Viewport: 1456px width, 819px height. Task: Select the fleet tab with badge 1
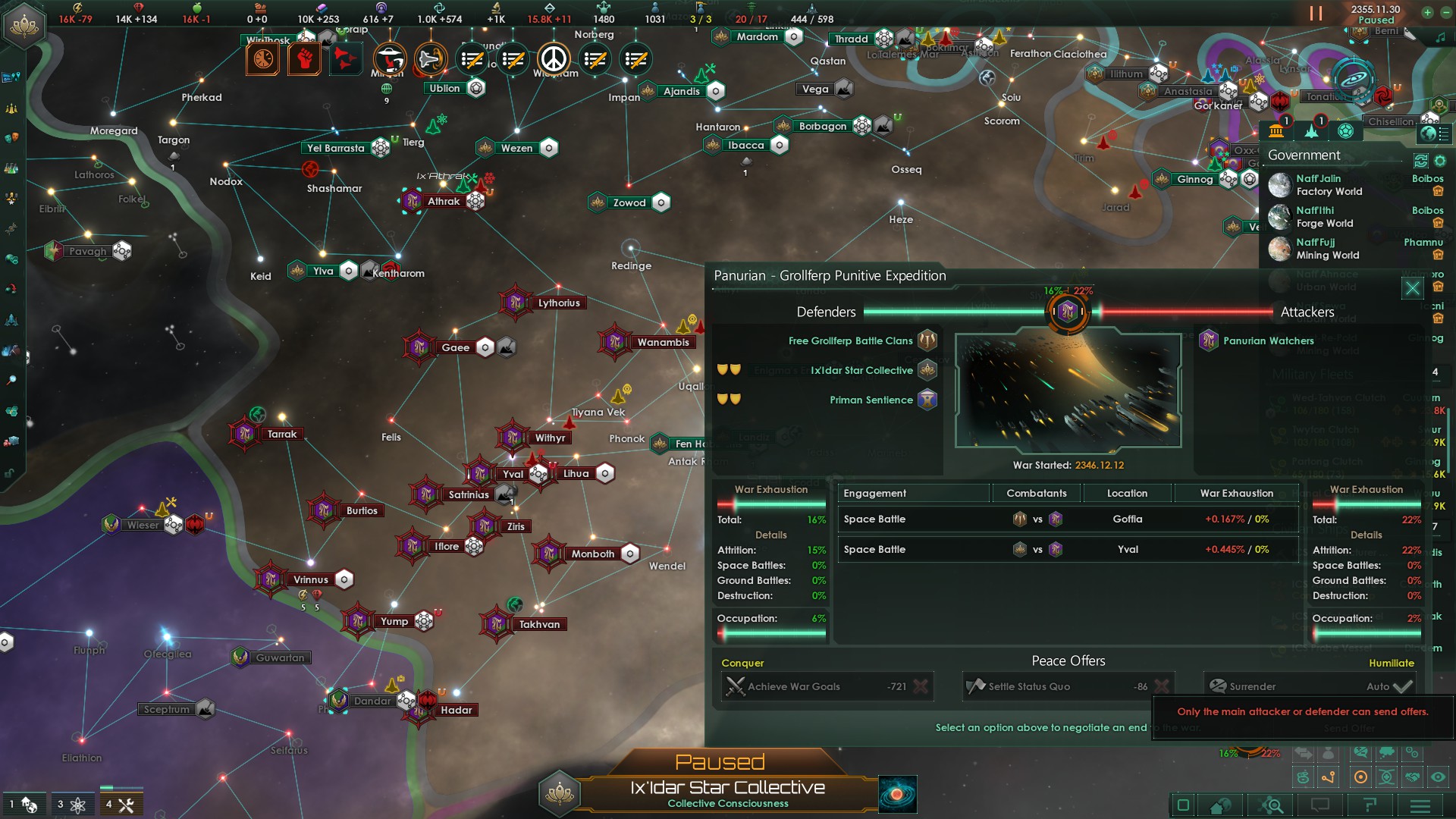(1312, 131)
